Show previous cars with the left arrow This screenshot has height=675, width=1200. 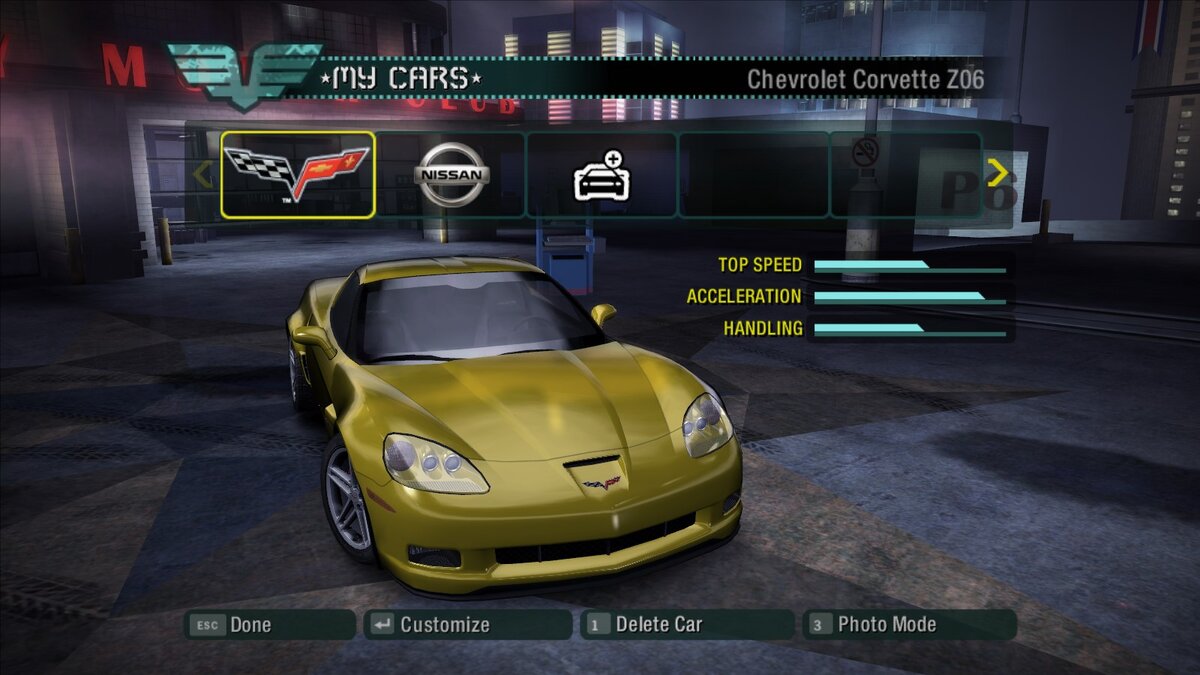click(x=203, y=175)
